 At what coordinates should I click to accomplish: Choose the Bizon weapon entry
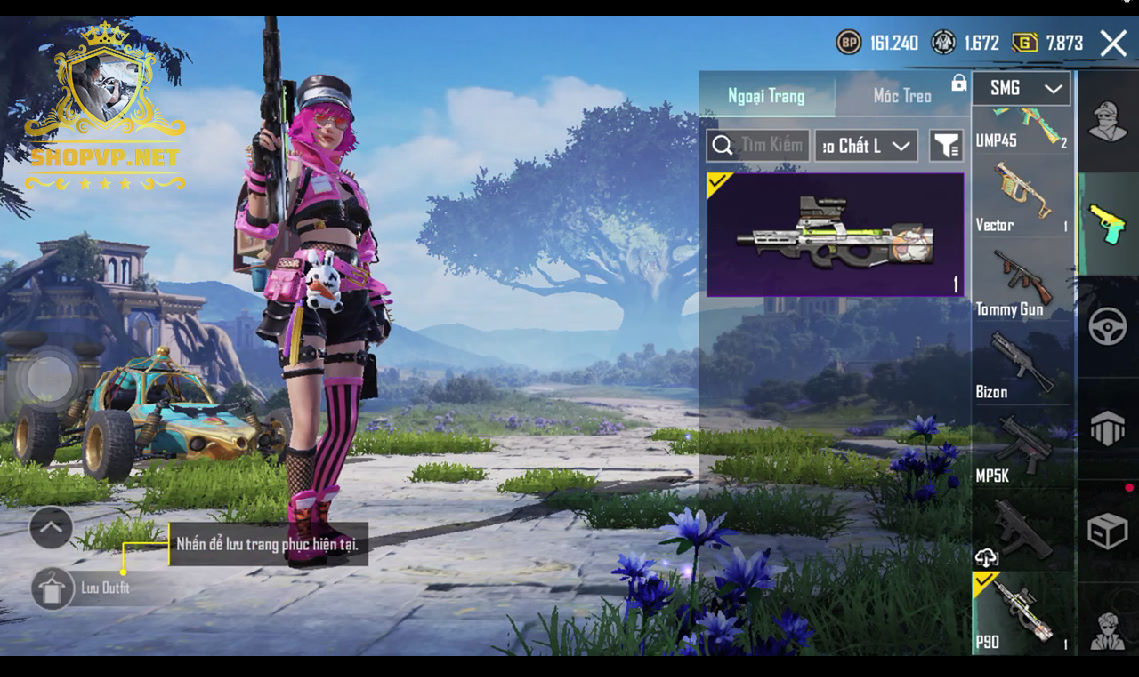click(1021, 364)
